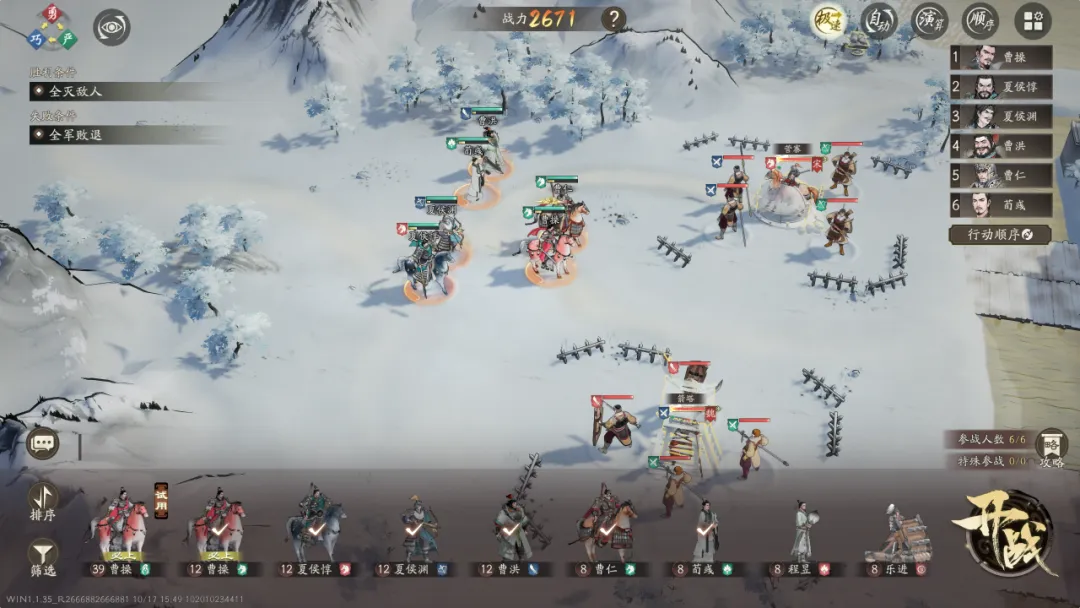Screen dimensions: 1080x608
Task: Open the 演算 simulation button
Action: coord(929,21)
